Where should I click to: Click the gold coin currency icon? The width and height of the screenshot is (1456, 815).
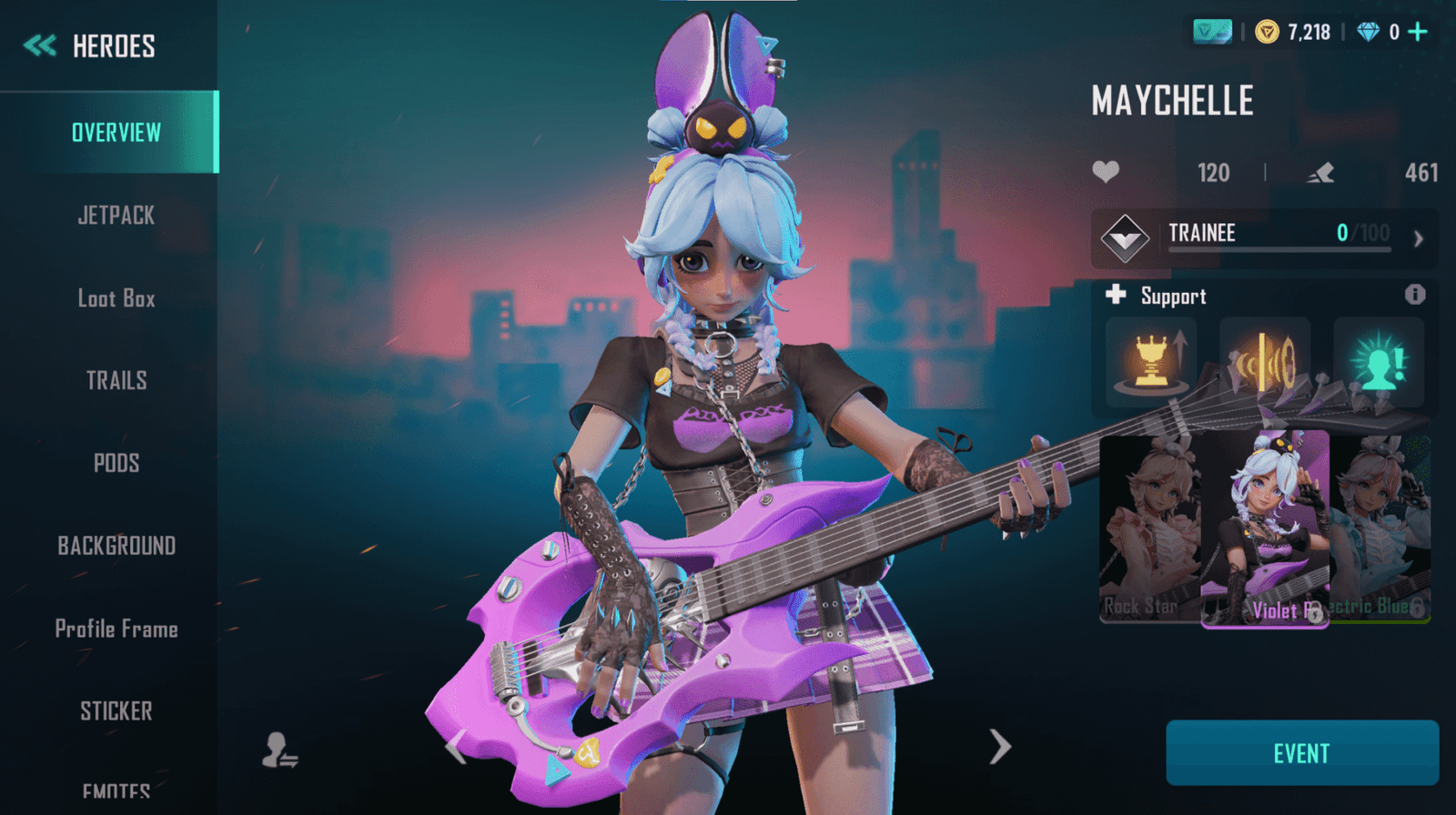(1269, 32)
